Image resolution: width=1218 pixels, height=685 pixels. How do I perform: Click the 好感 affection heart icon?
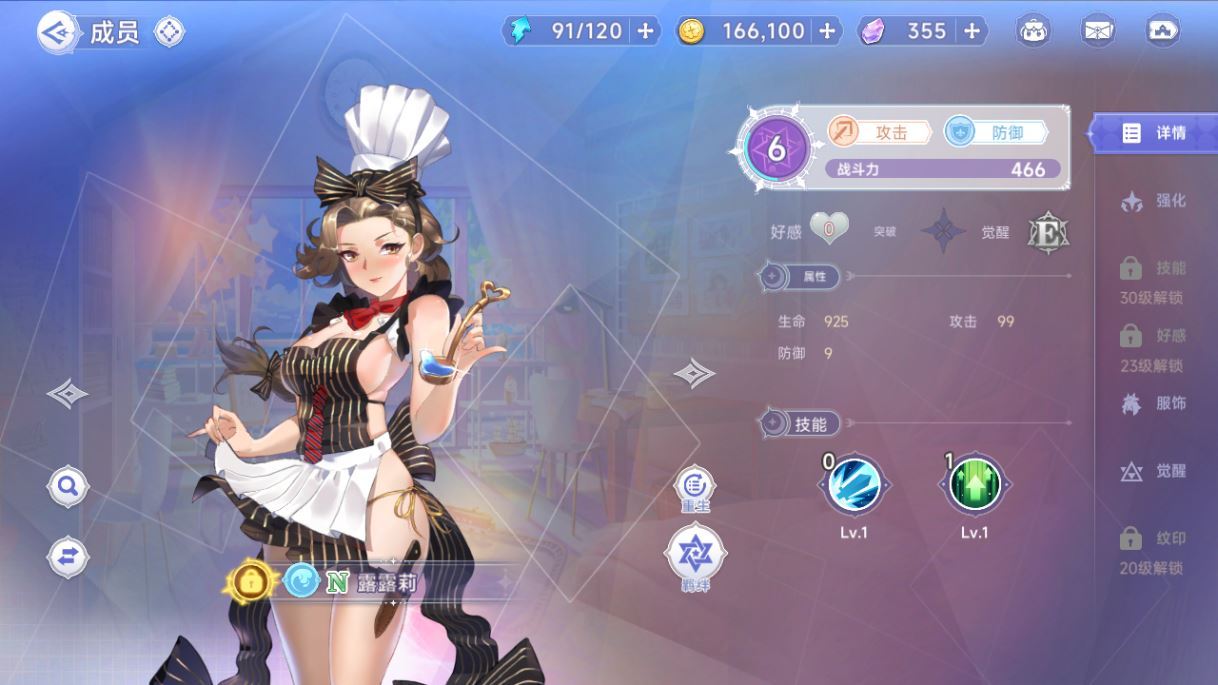[829, 230]
